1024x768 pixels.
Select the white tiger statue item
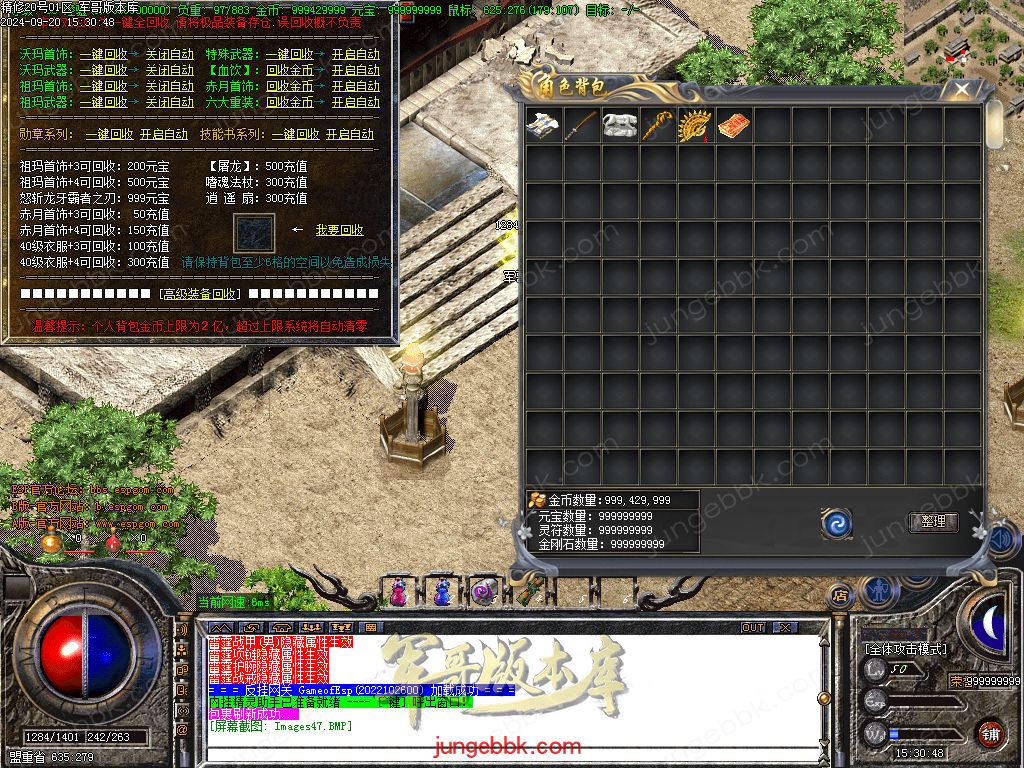click(620, 126)
